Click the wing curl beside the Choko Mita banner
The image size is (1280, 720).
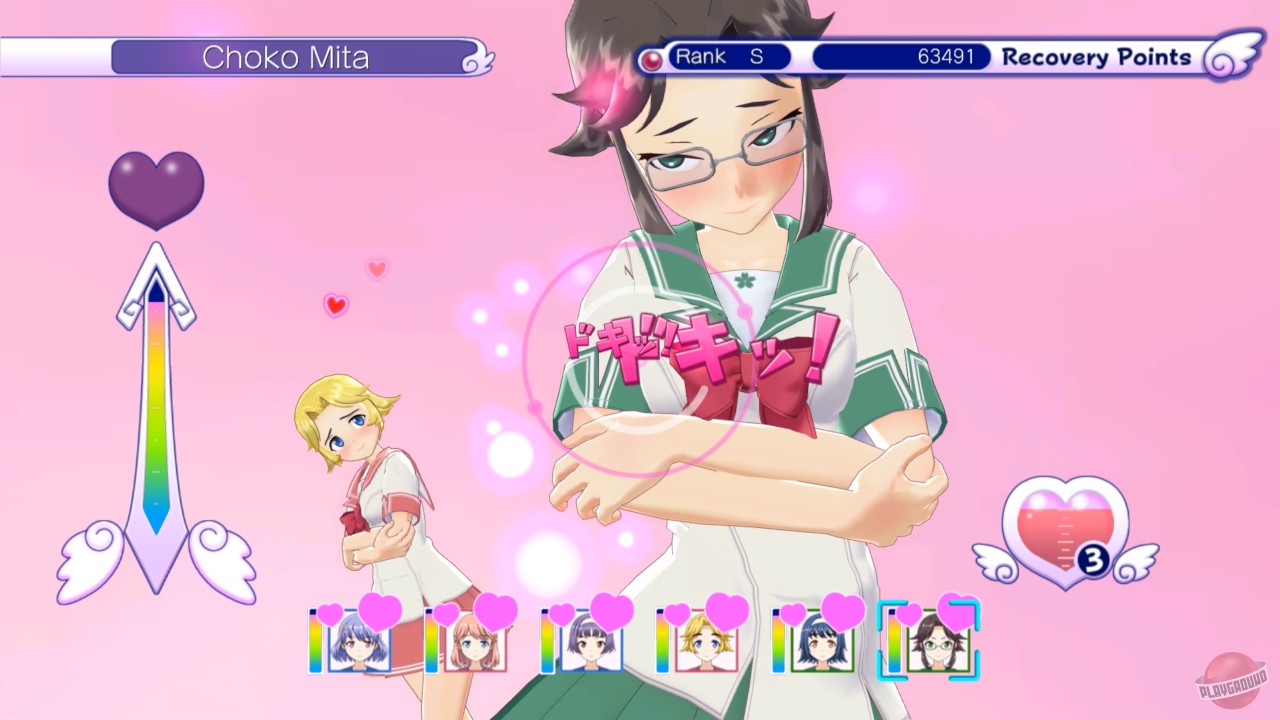point(478,57)
